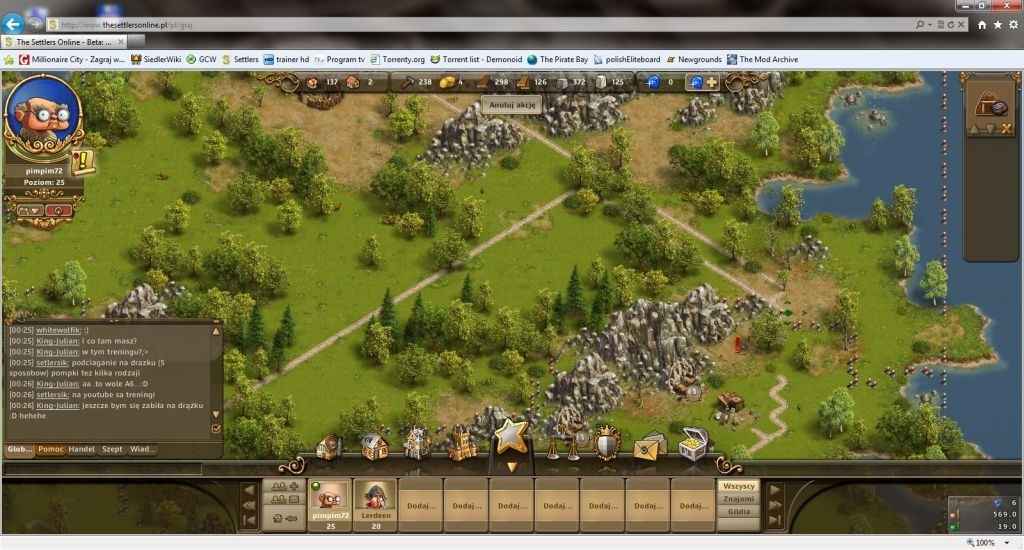This screenshot has height=550, width=1024.
Task: Open the quest book scroll with exclamation mark
Action: point(83,161)
